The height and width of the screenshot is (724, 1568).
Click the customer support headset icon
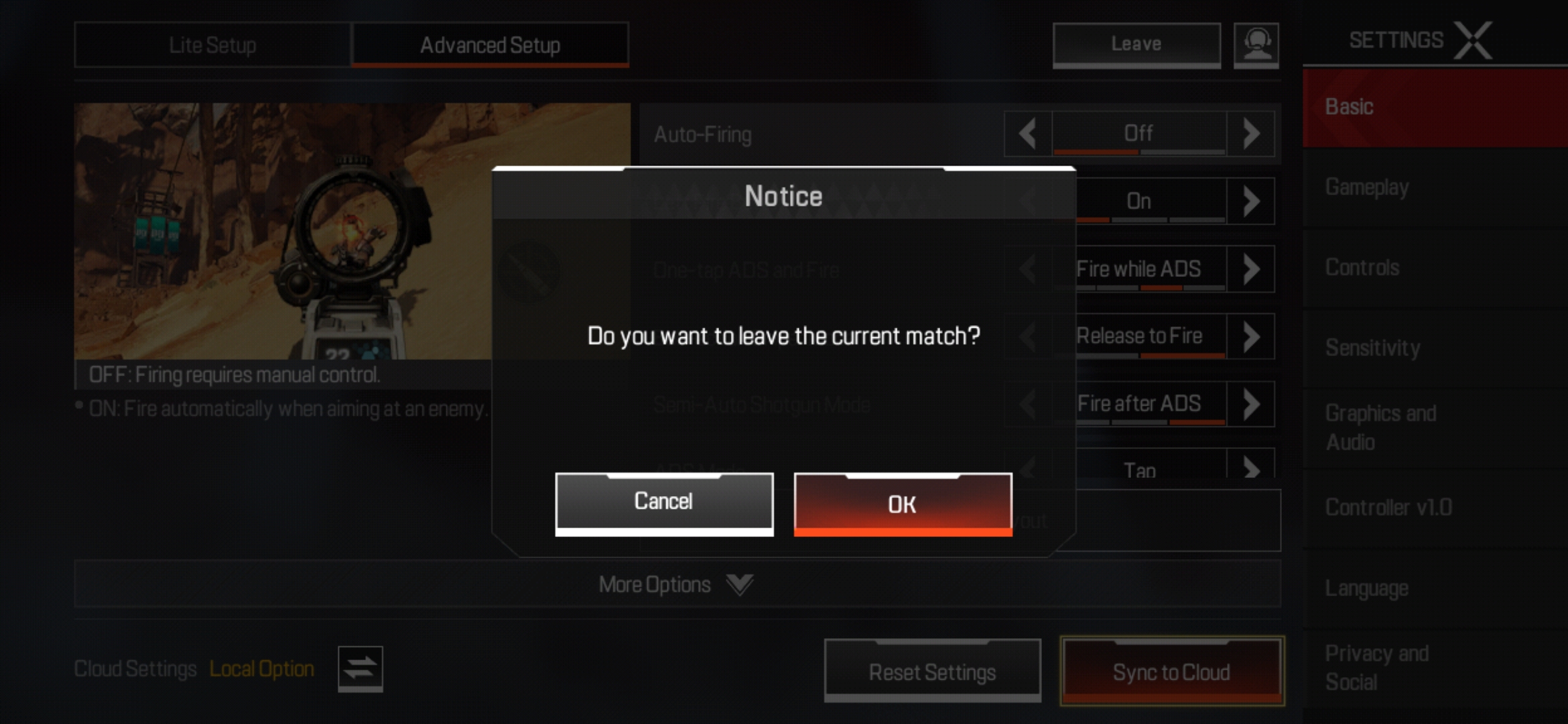click(1258, 44)
